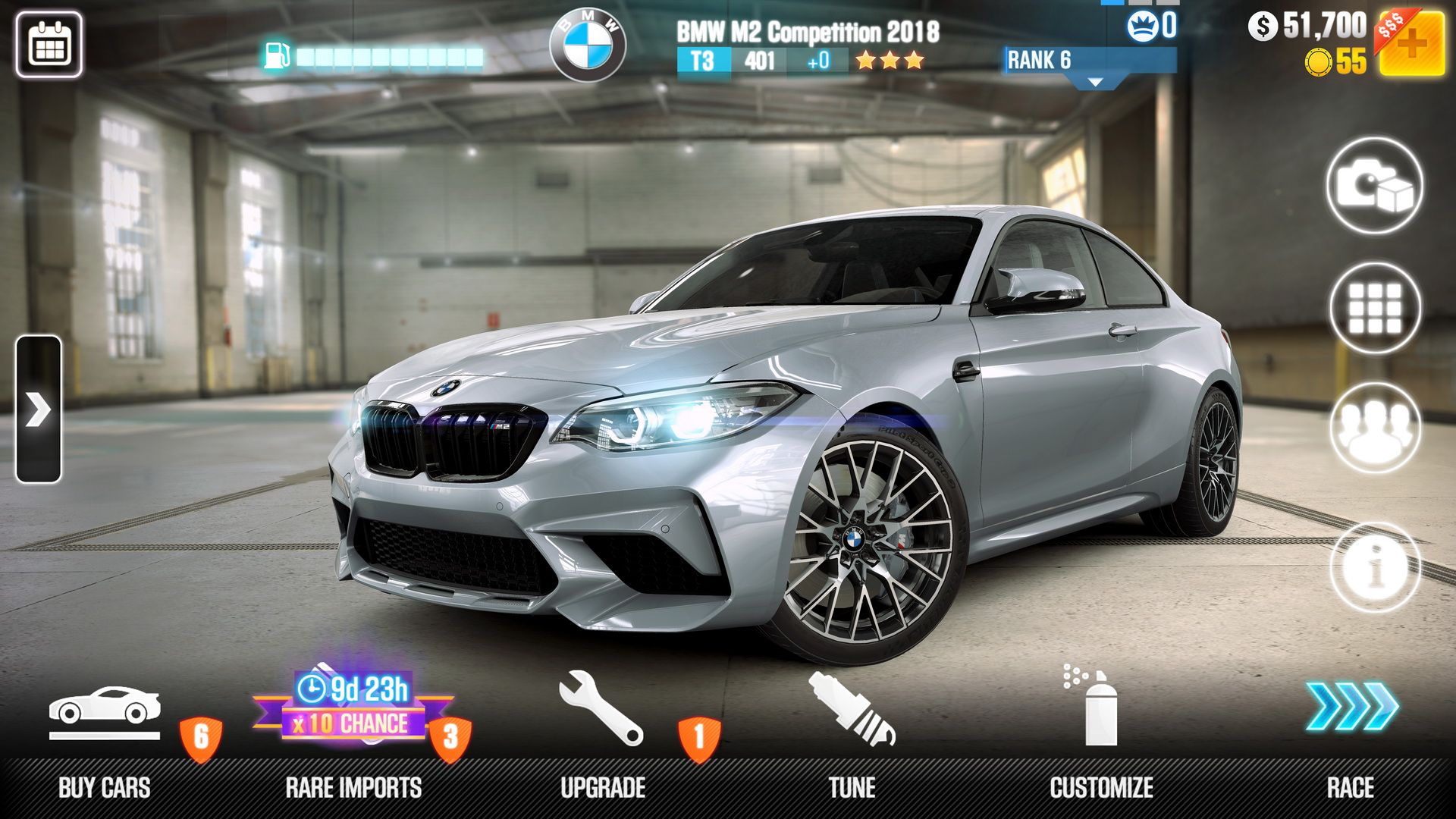Expand the left side arrow panel
The width and height of the screenshot is (1456, 819).
(36, 409)
